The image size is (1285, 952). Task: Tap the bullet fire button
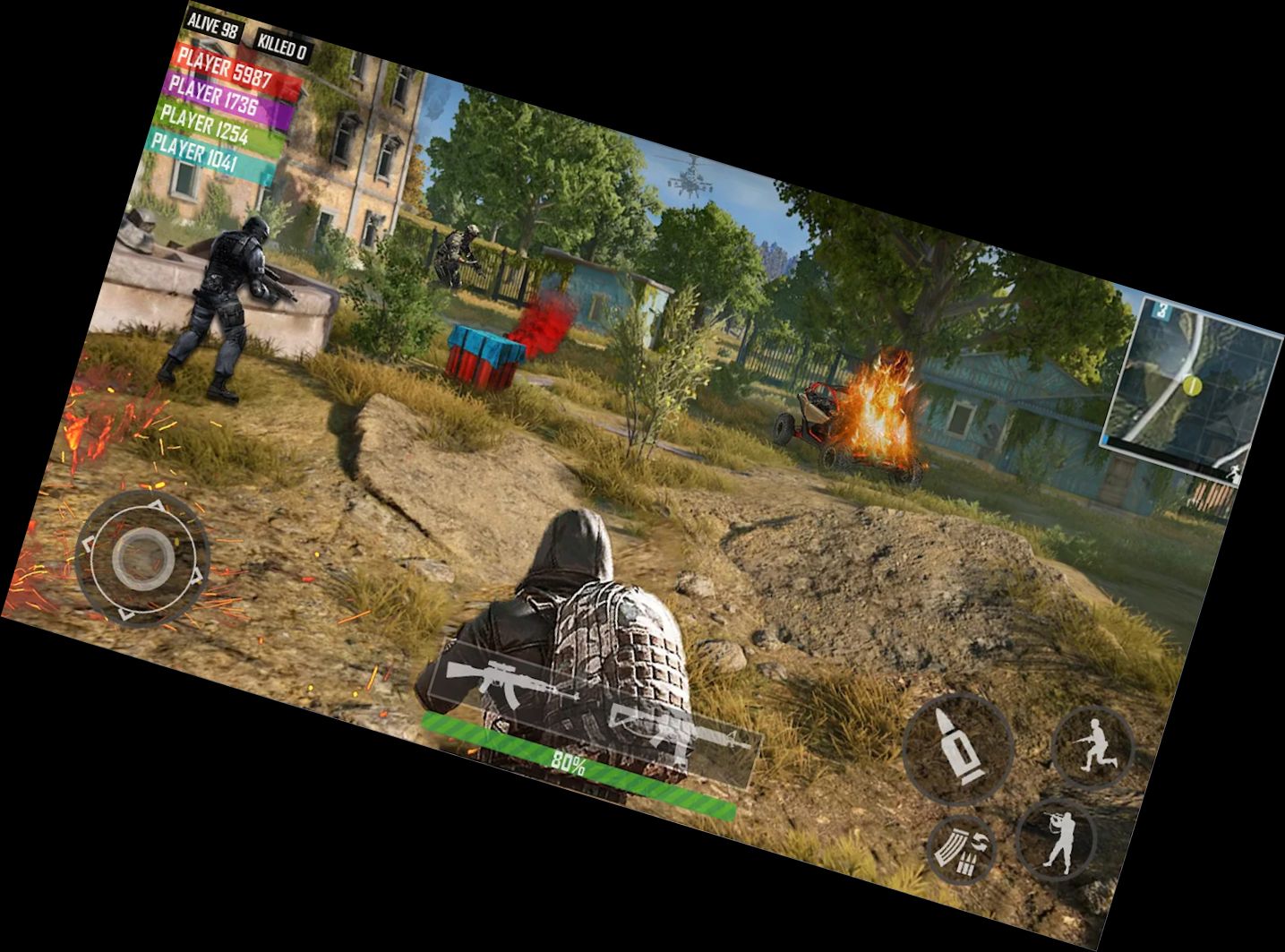tap(959, 749)
